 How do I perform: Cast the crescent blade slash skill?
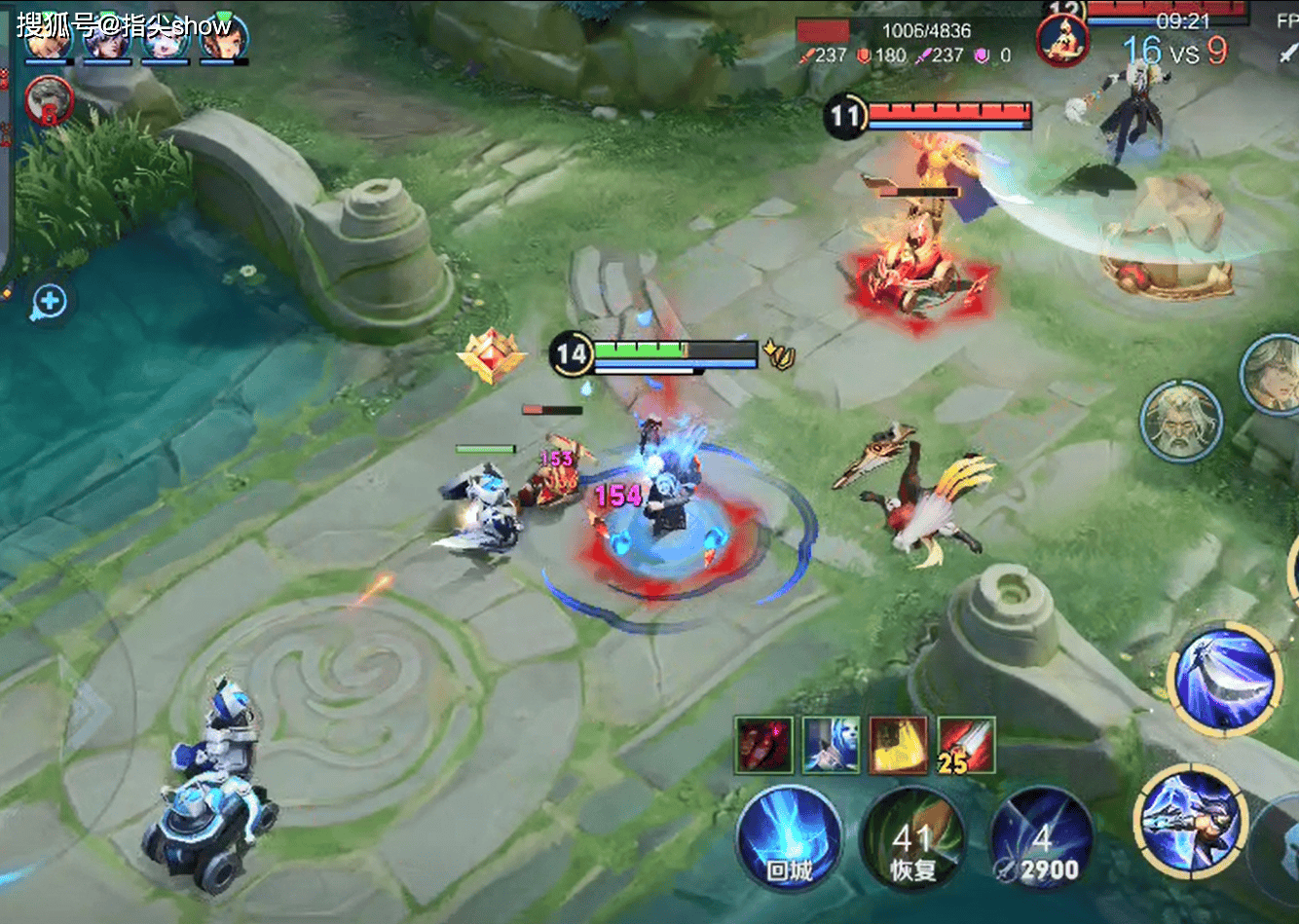(x=1224, y=679)
